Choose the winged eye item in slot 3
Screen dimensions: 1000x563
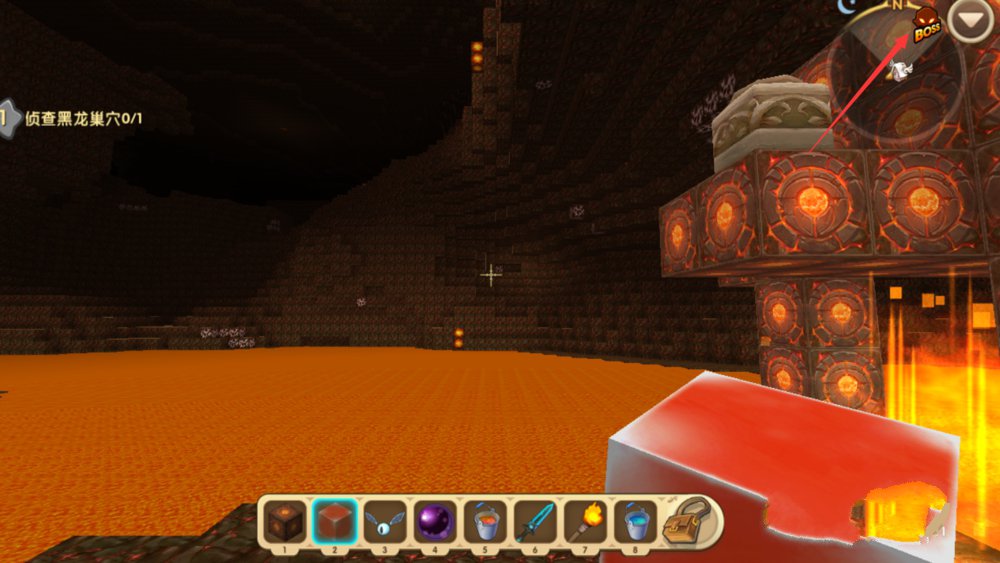385,521
